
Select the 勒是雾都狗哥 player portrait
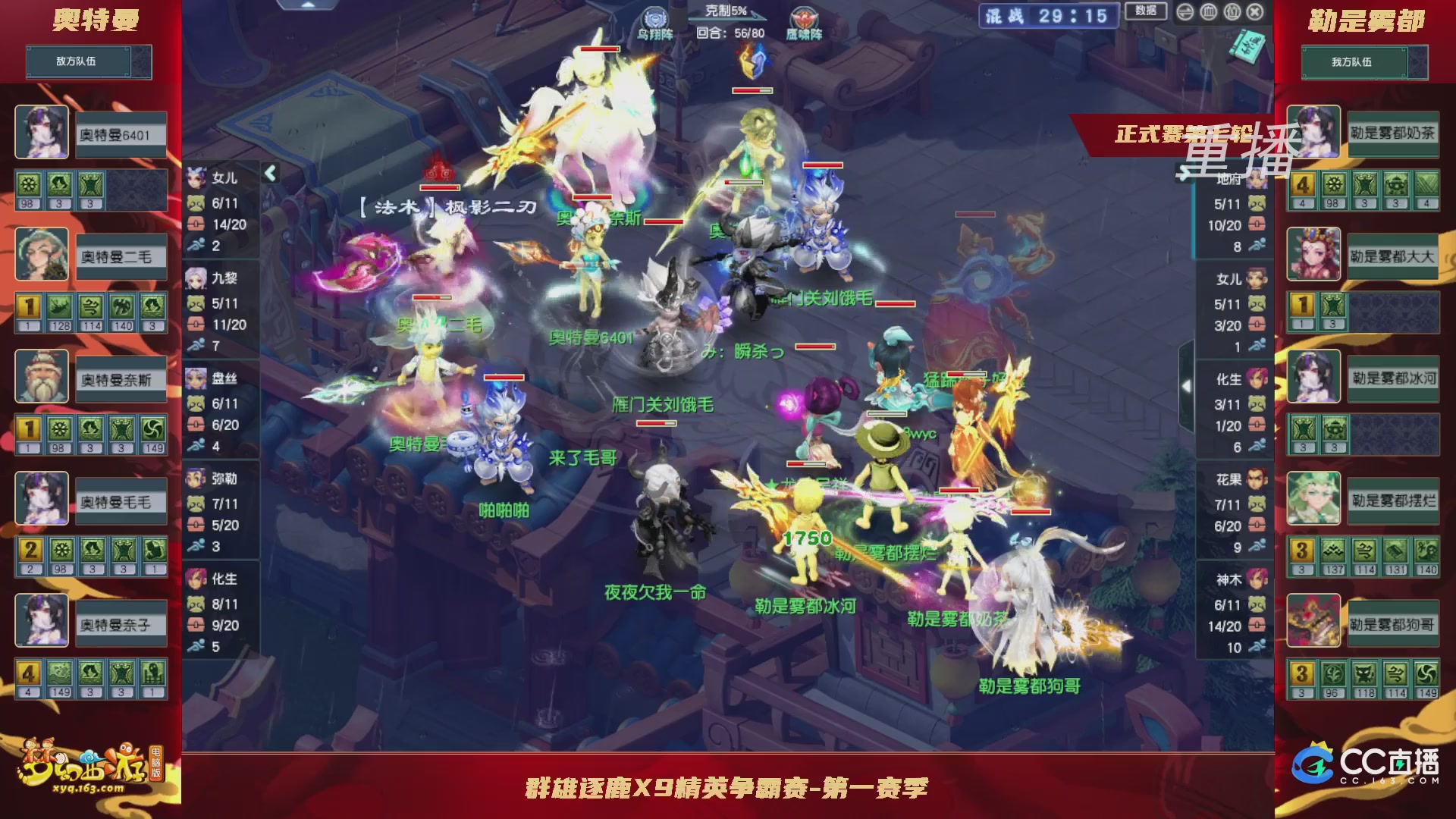(1313, 622)
